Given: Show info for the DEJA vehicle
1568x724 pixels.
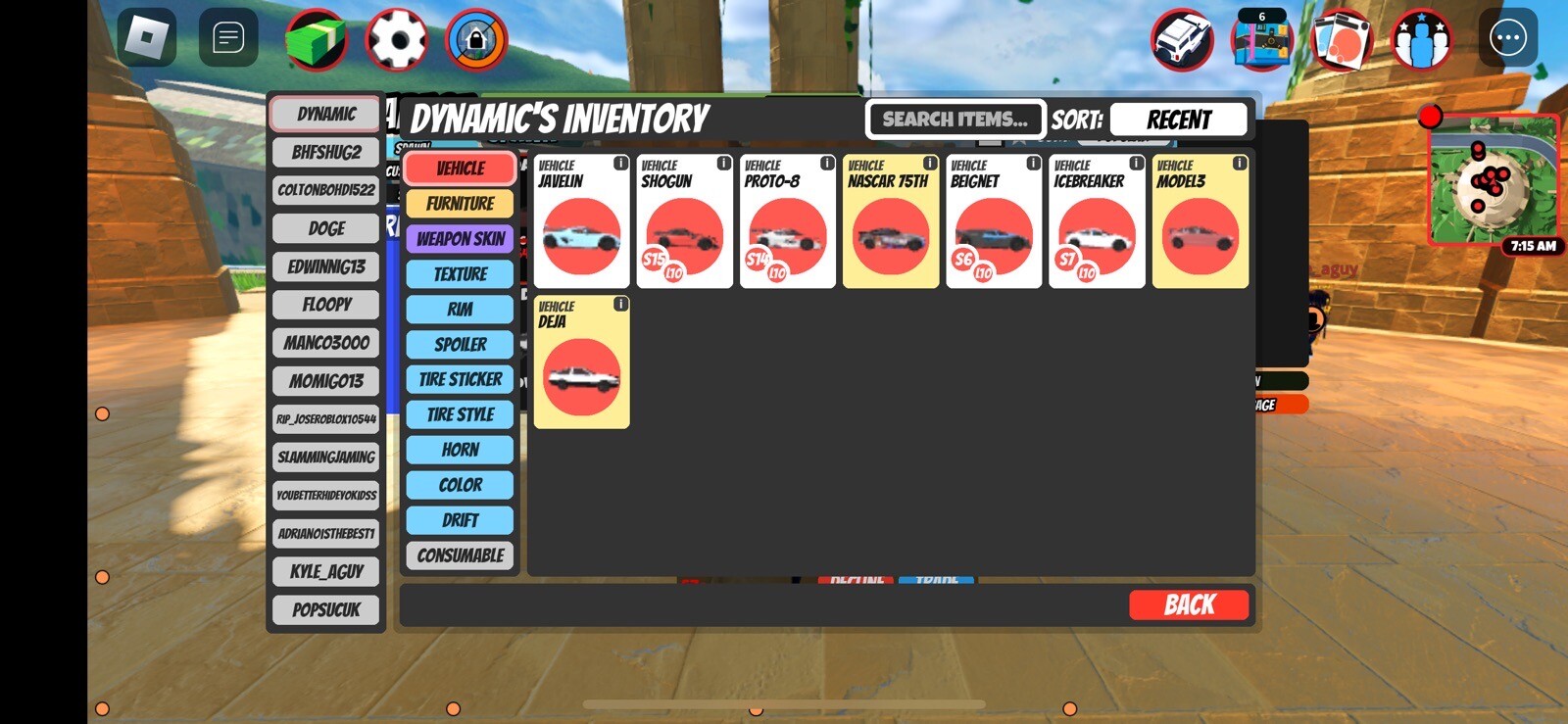Looking at the screenshot, I should coord(619,304).
